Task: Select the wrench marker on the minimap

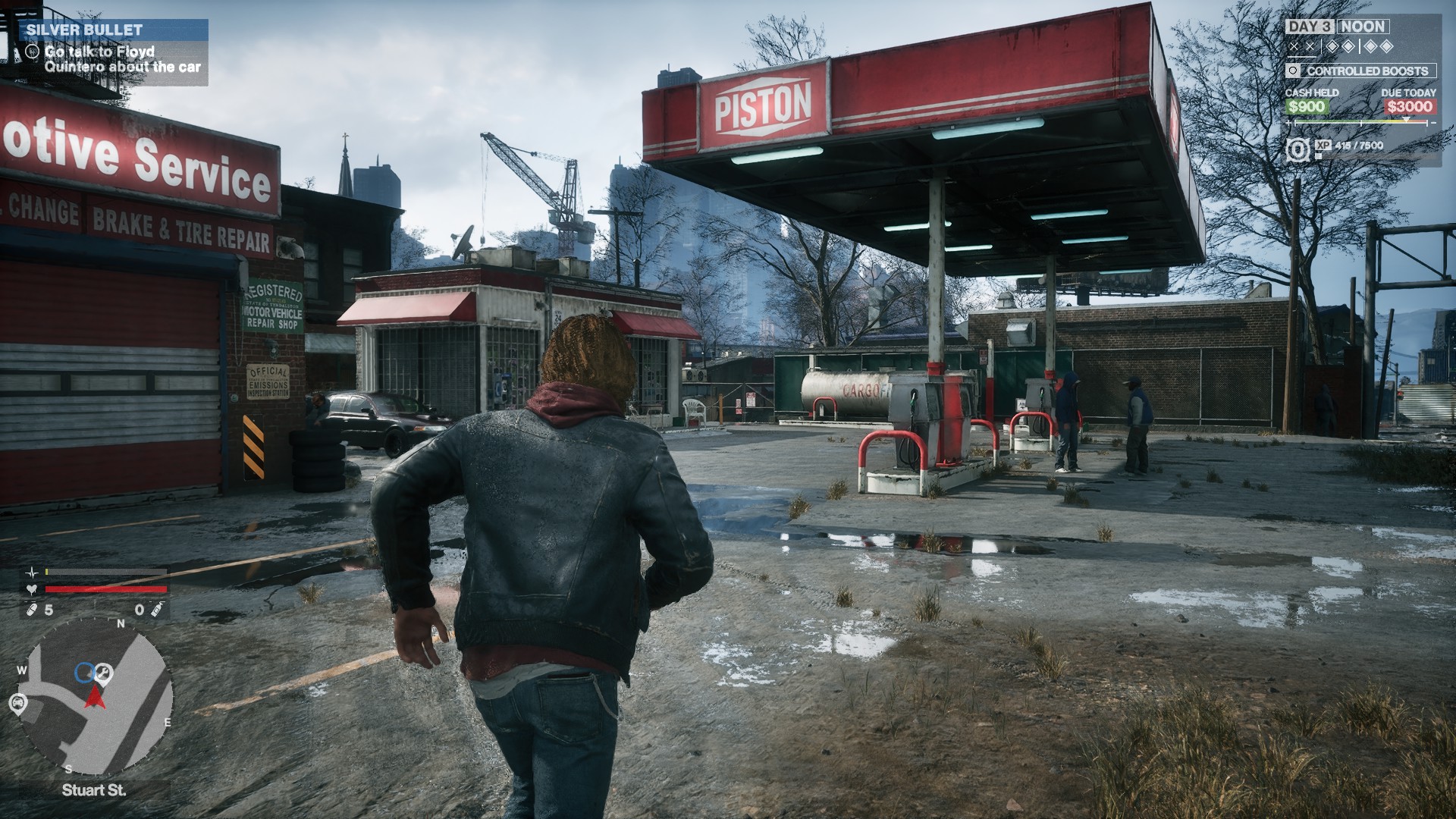Action: (x=104, y=673)
